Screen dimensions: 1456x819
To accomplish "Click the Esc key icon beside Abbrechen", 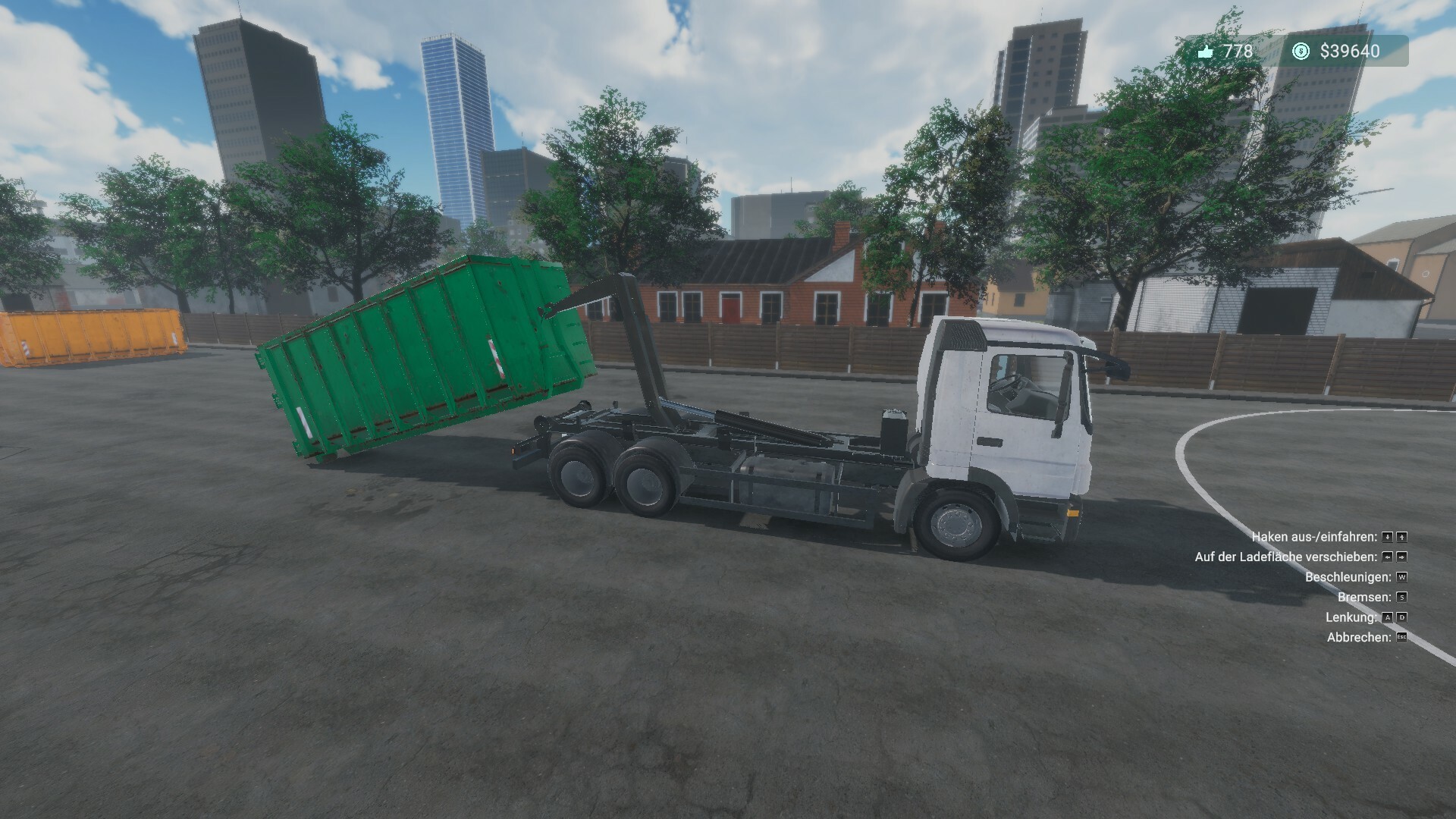I will (1402, 638).
